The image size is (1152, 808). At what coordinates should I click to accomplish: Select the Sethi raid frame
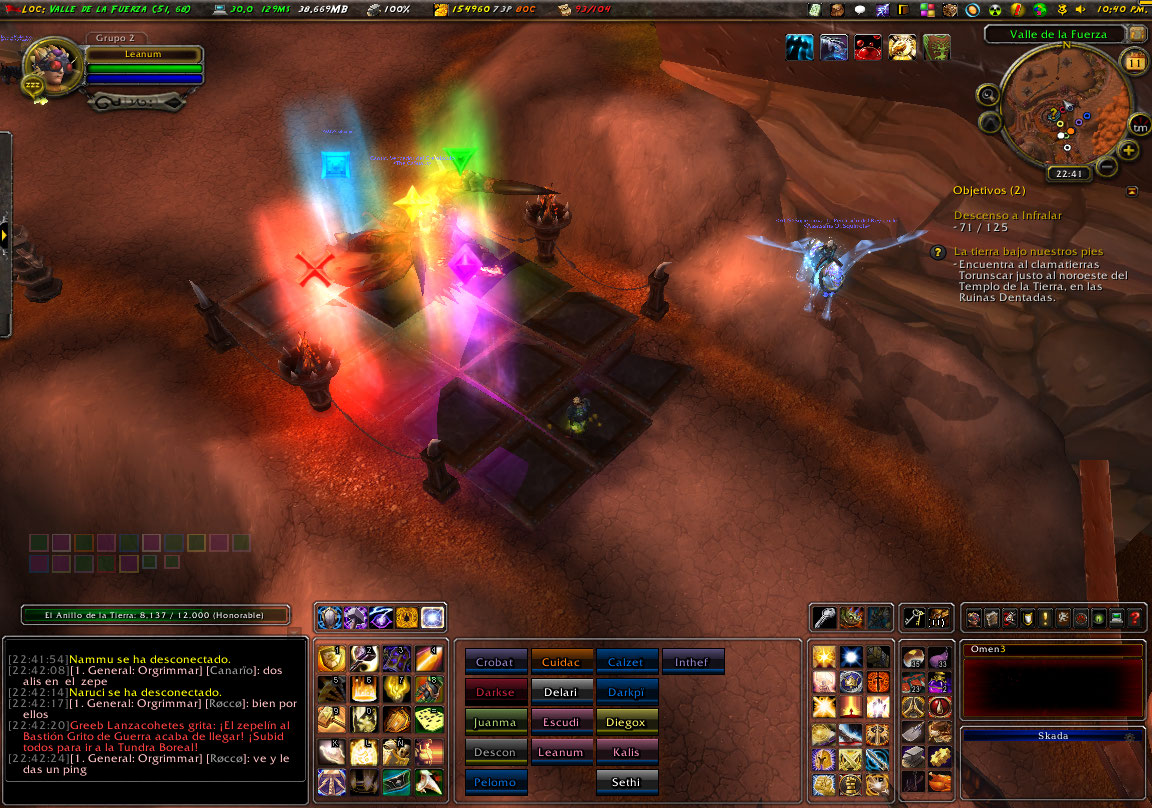click(x=627, y=782)
